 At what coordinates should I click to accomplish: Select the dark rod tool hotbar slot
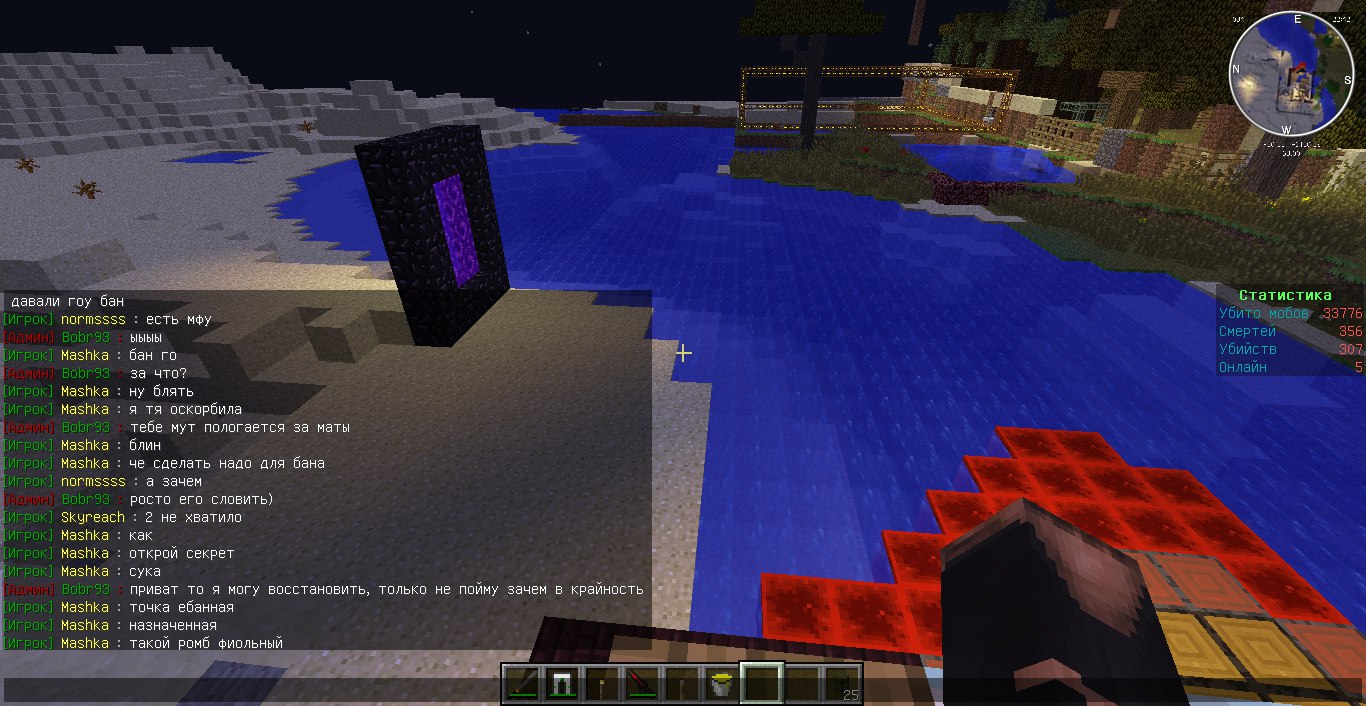(x=521, y=684)
